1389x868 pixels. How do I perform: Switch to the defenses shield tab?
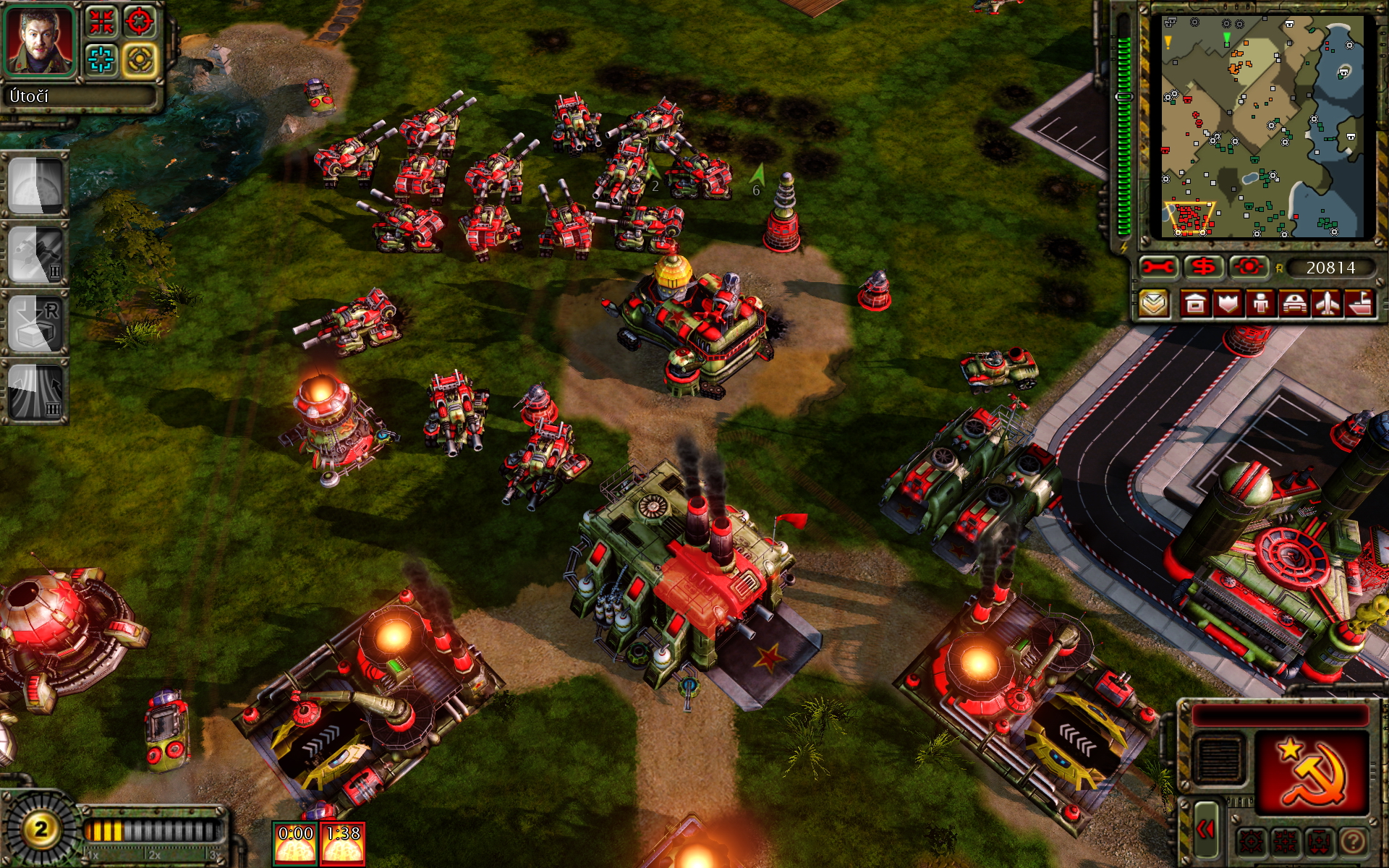click(x=1228, y=304)
